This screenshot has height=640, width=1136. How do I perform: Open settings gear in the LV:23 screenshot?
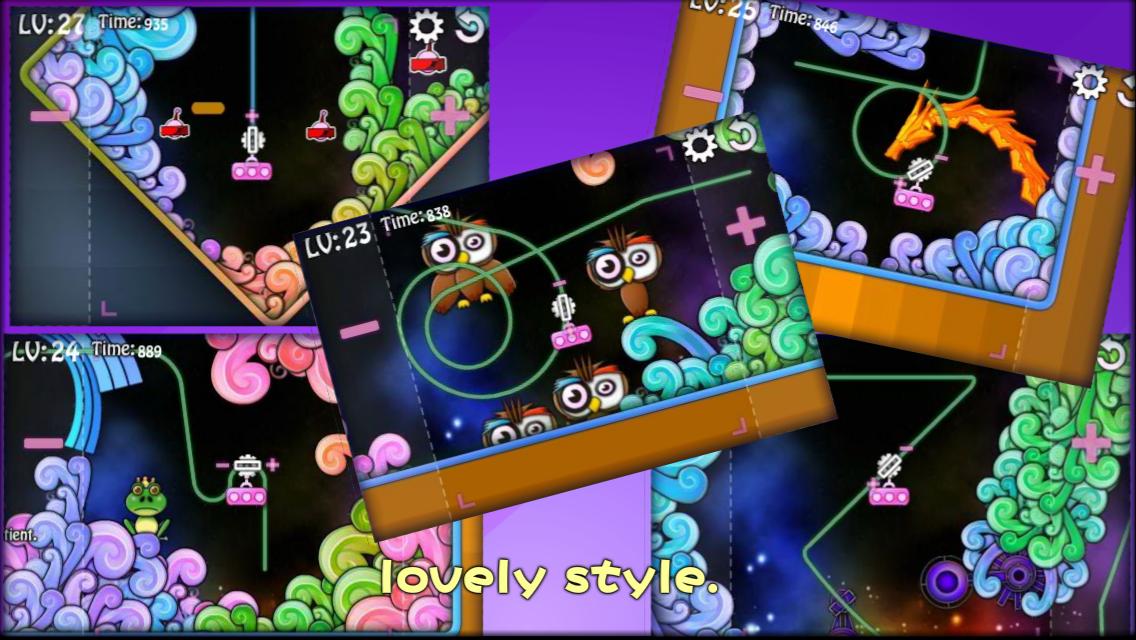click(699, 146)
